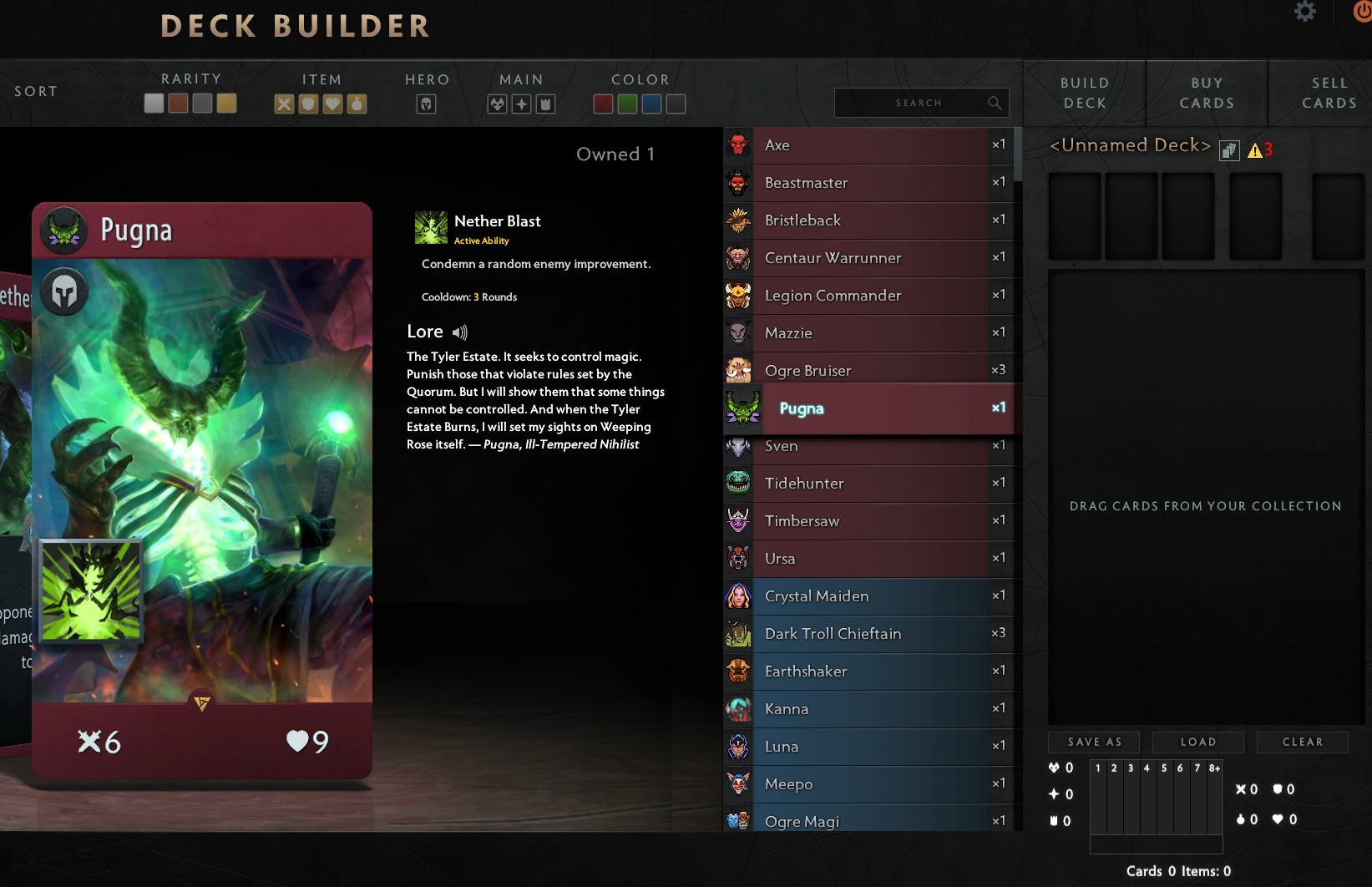
Task: Toggle the common white rarity filter
Action: point(154,103)
